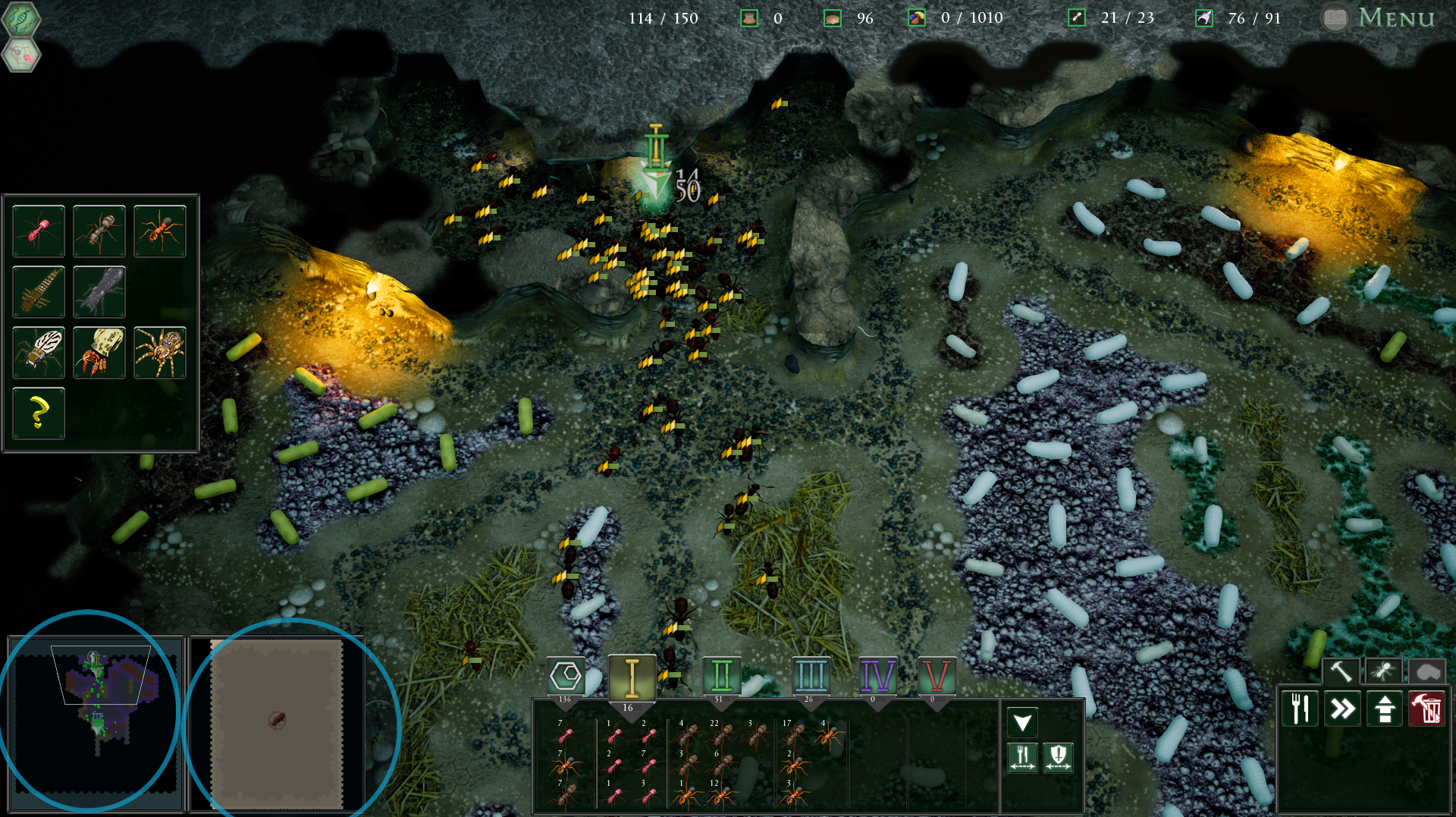Select the spider creature tile

160,352
